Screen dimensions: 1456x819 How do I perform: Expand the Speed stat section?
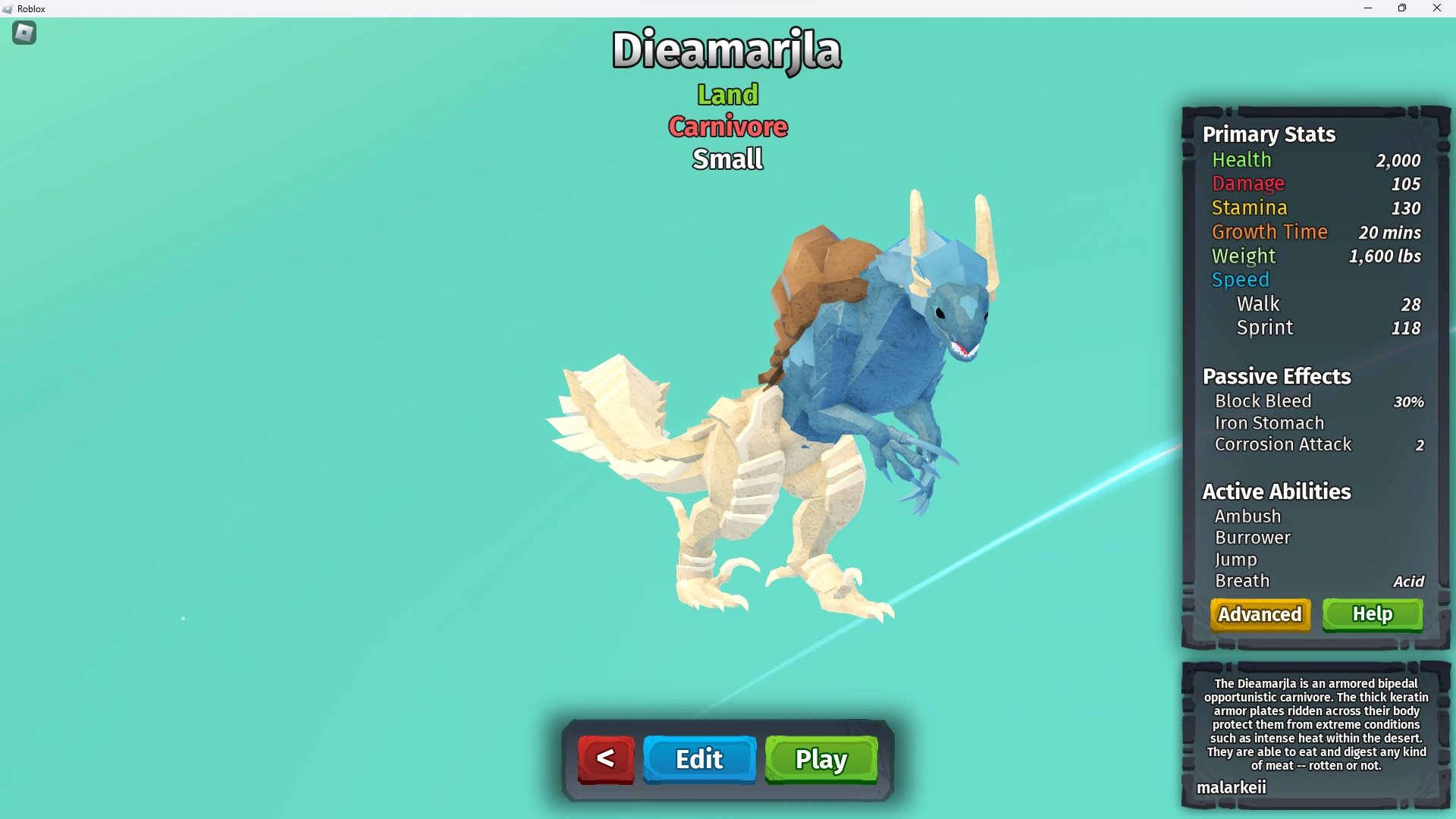point(1239,279)
